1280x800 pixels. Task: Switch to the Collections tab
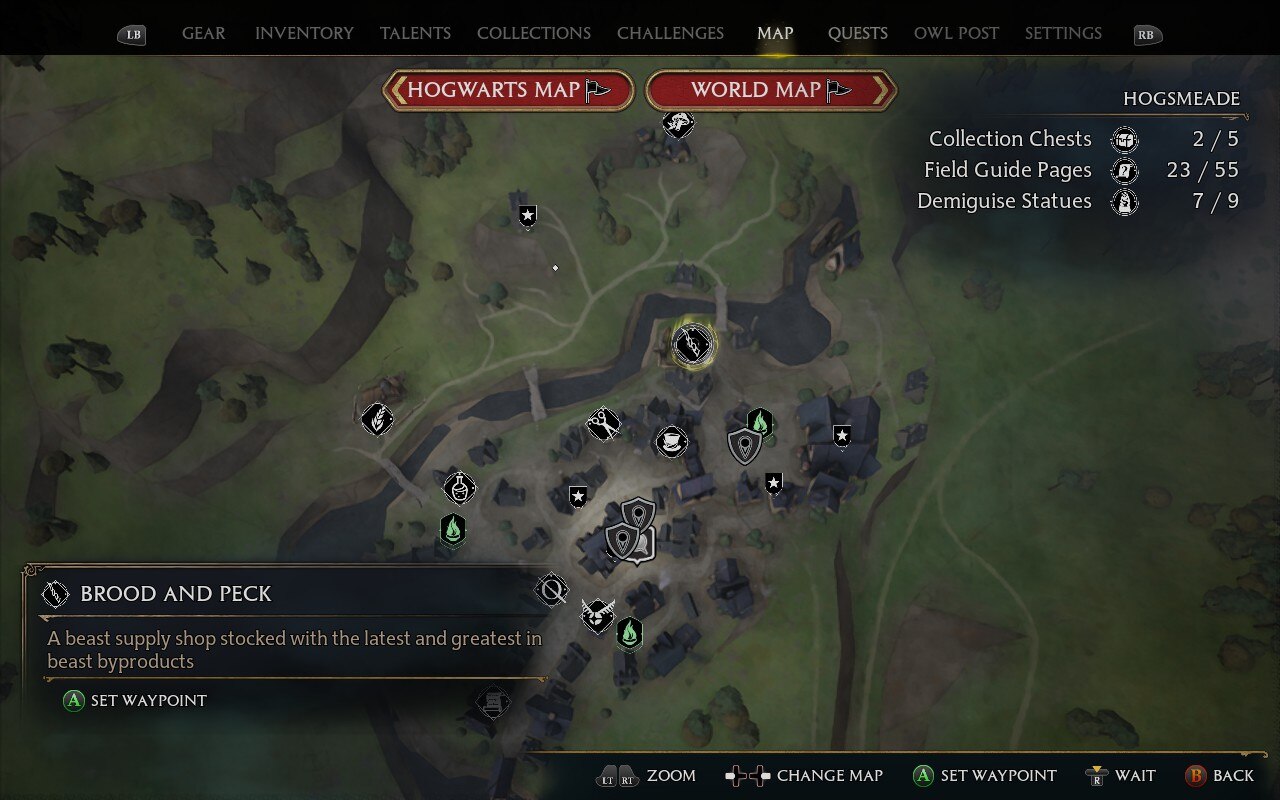click(533, 33)
